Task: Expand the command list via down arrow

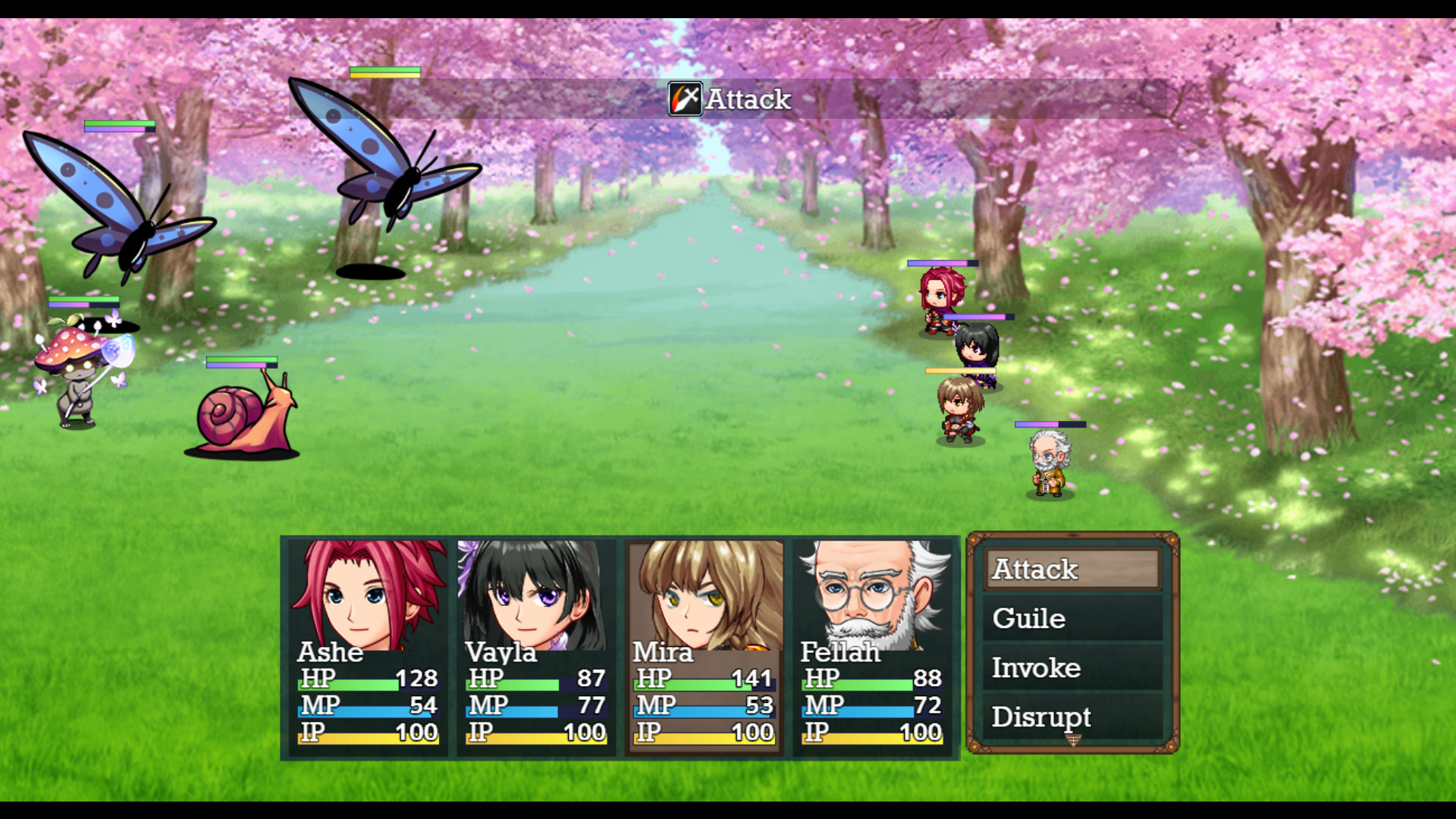Action: tap(1073, 741)
